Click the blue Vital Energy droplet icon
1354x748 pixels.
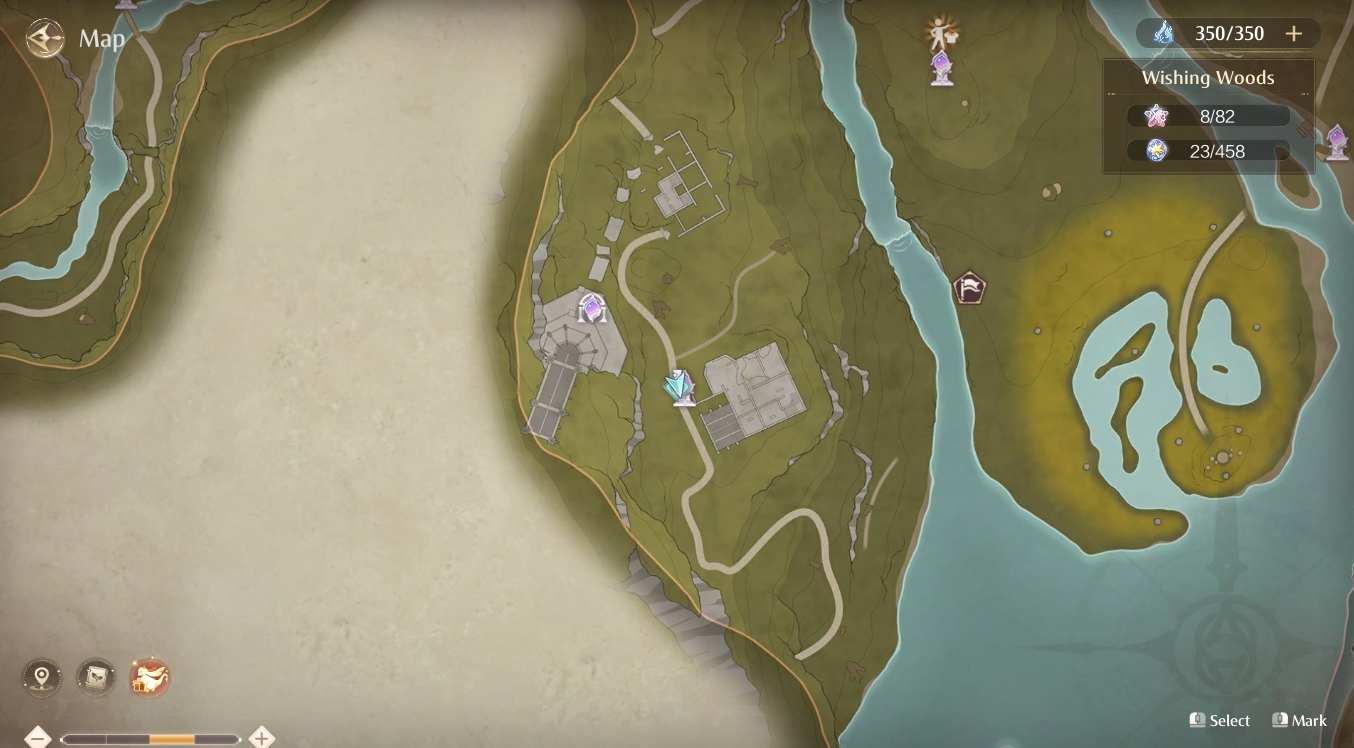pos(1162,33)
